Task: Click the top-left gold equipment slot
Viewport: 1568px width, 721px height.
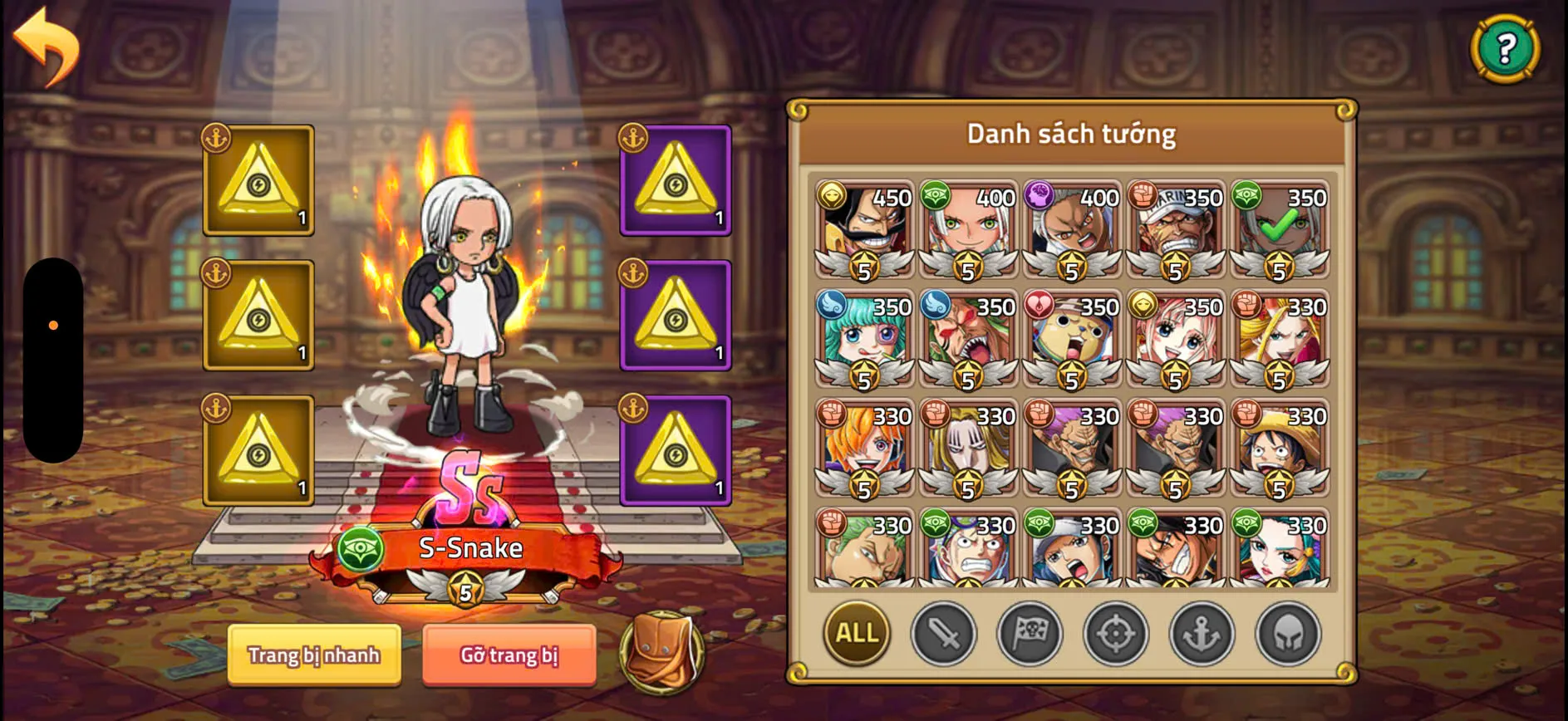Action: [258, 179]
